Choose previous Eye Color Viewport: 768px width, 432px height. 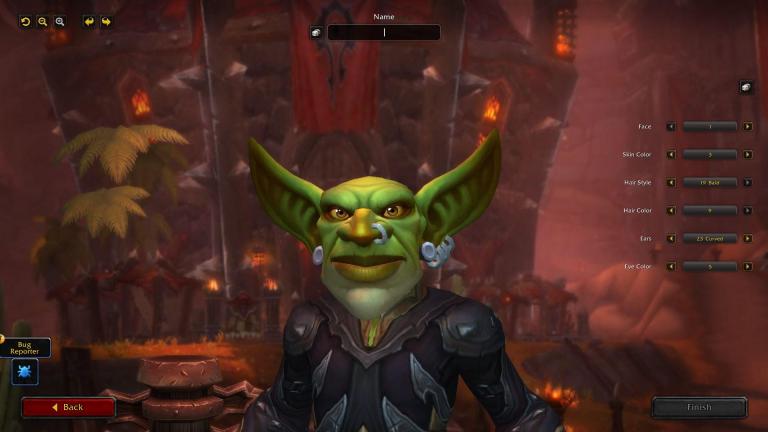[x=671, y=266]
